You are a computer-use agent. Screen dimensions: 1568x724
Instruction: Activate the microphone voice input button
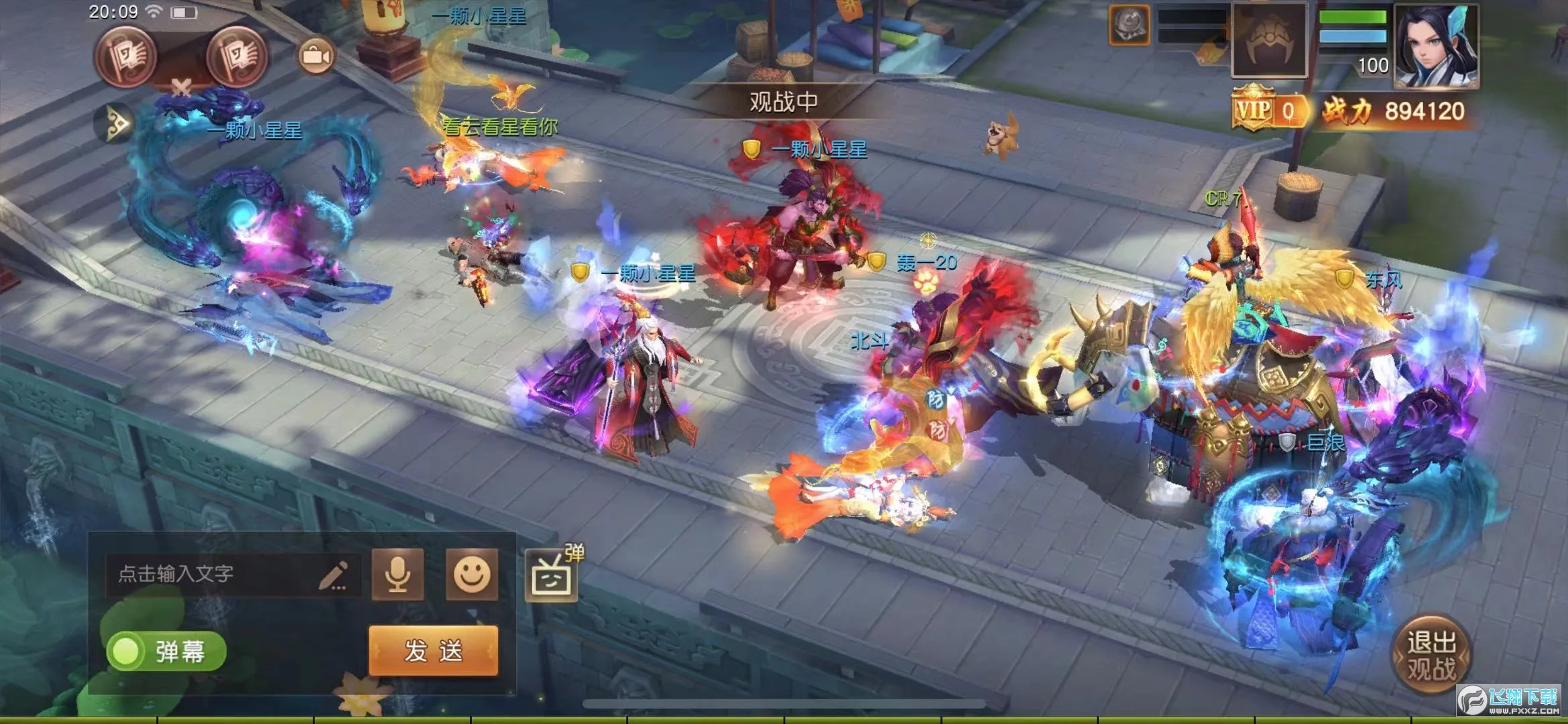pos(398,574)
